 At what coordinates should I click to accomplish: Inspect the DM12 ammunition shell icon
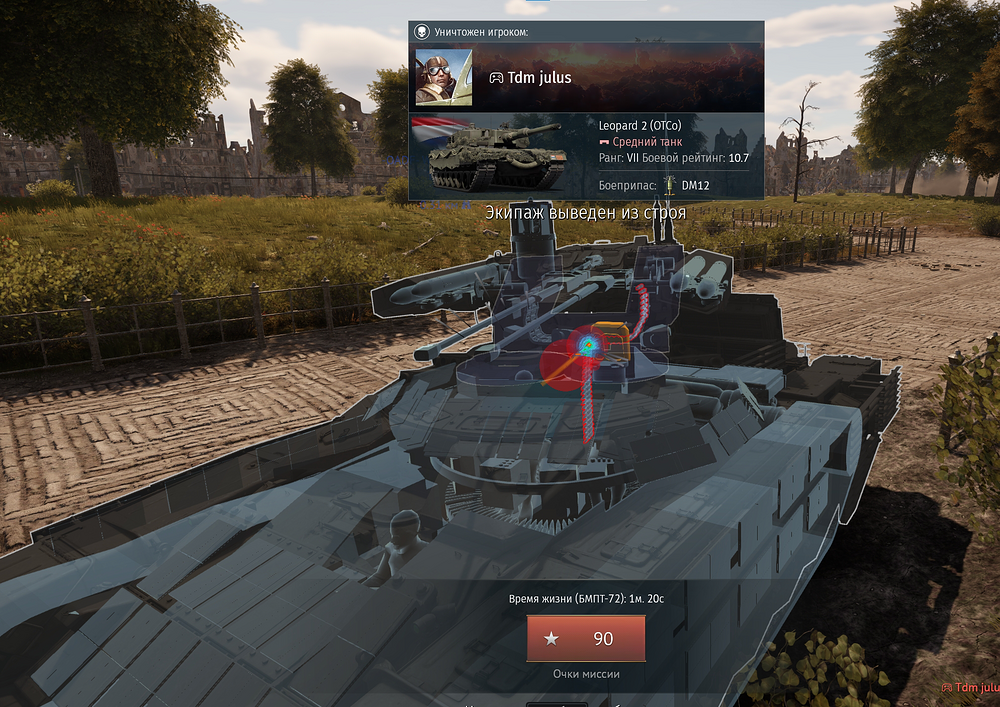671,186
